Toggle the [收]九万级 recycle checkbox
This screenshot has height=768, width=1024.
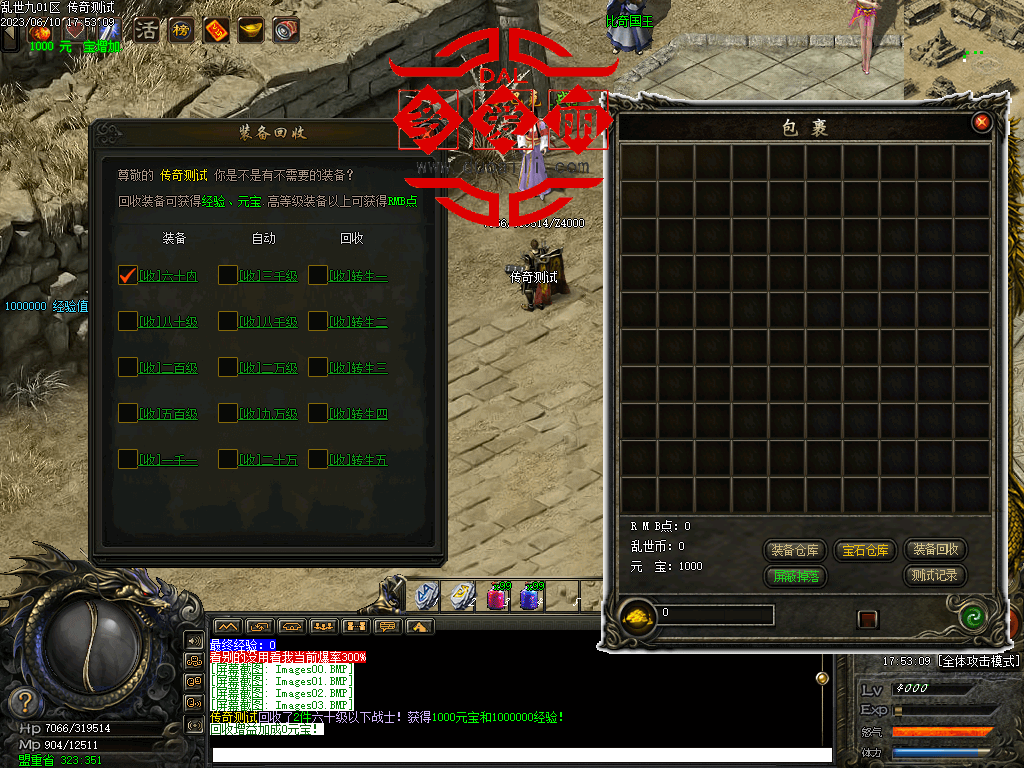click(228, 413)
